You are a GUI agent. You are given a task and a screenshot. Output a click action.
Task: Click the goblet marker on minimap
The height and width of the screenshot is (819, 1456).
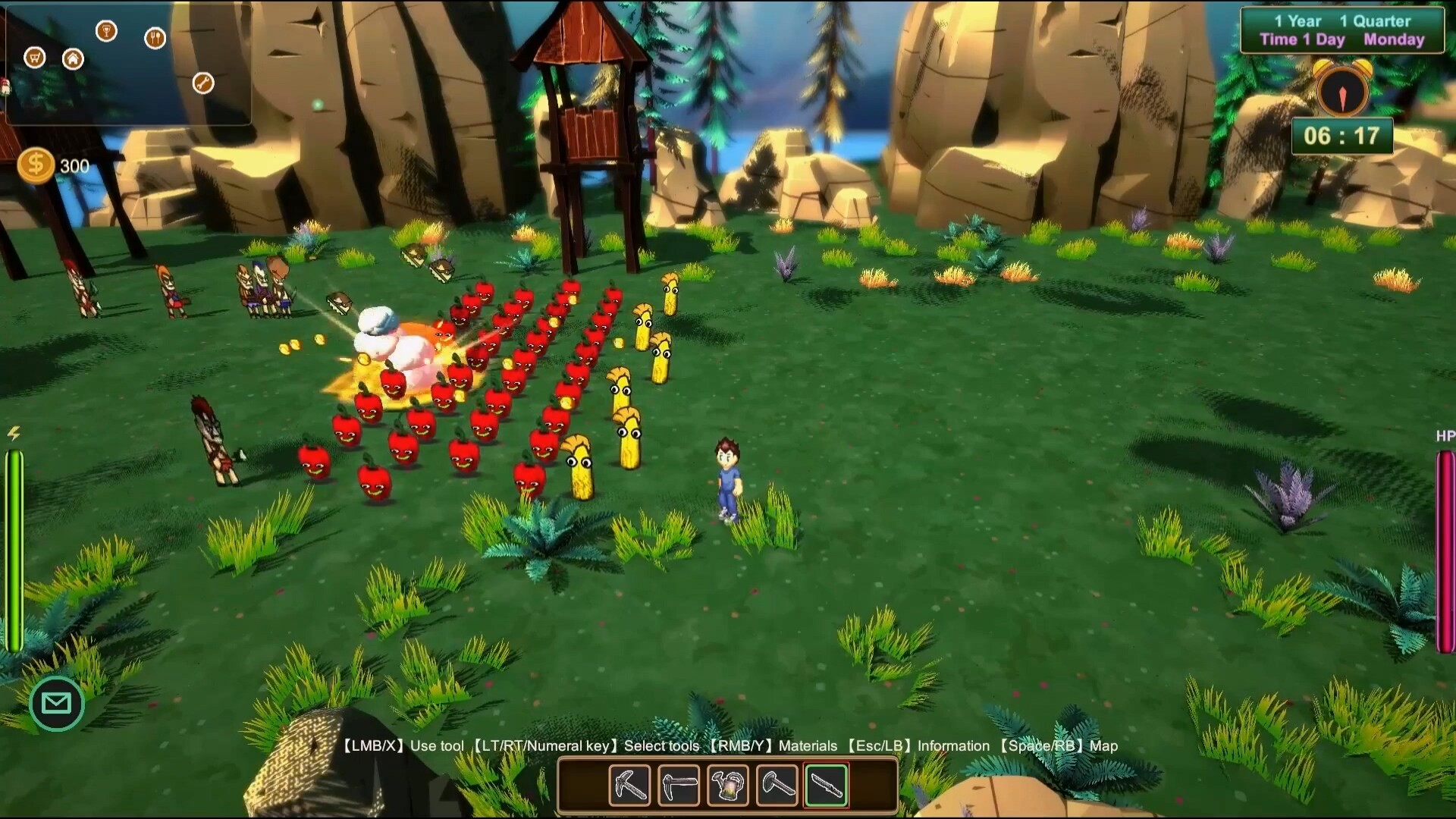(x=106, y=31)
